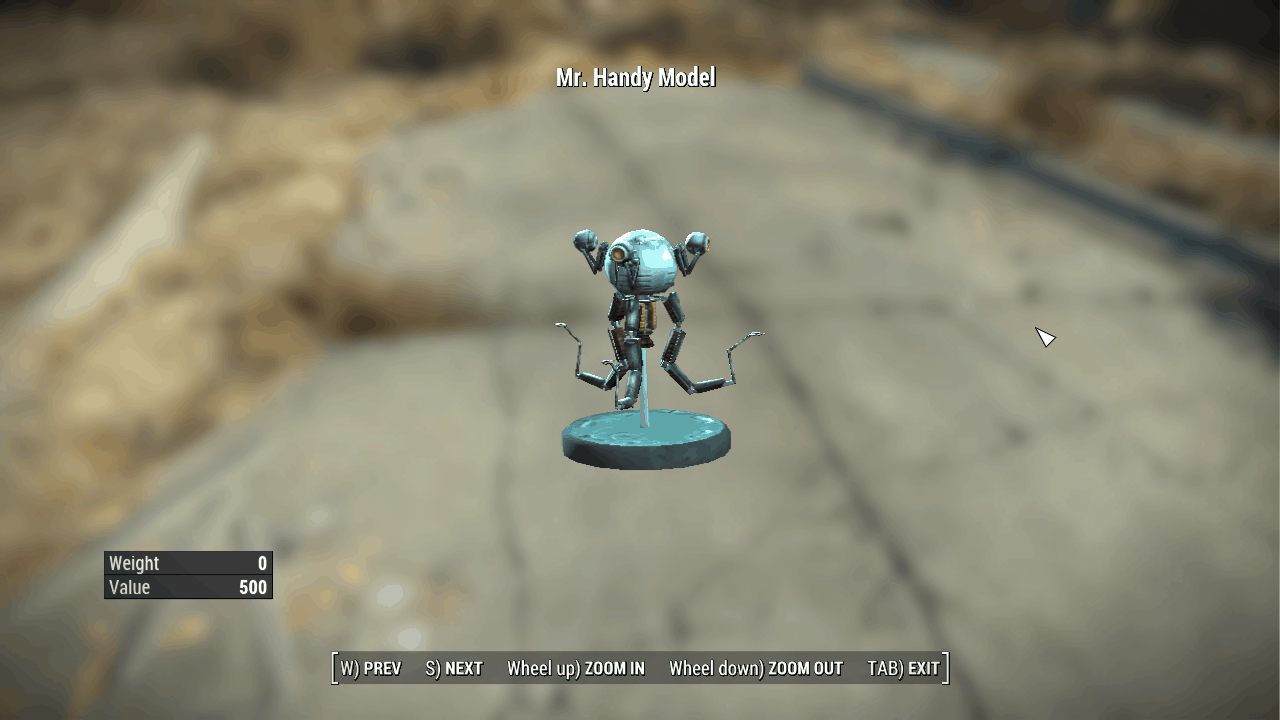Go to the PREV item
This screenshot has height=720, width=1280.
point(371,669)
